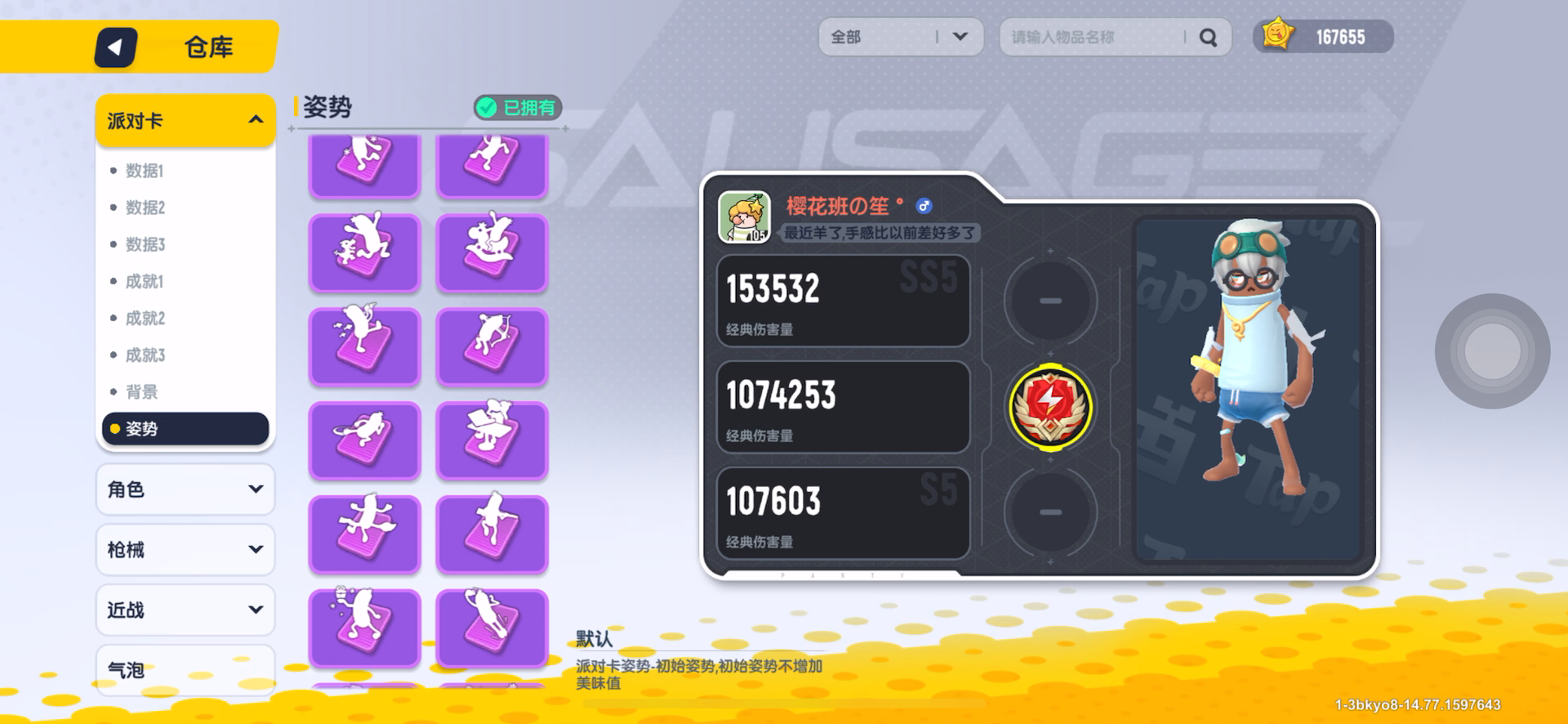
Task: Click the item name search input field
Action: pyautogui.click(x=1094, y=37)
